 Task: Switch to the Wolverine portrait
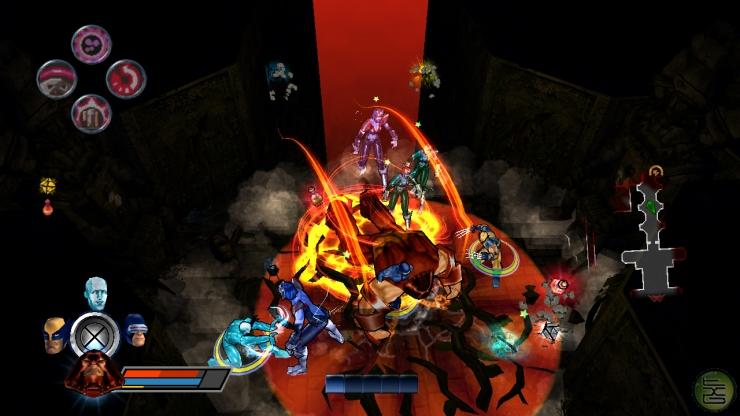click(54, 334)
